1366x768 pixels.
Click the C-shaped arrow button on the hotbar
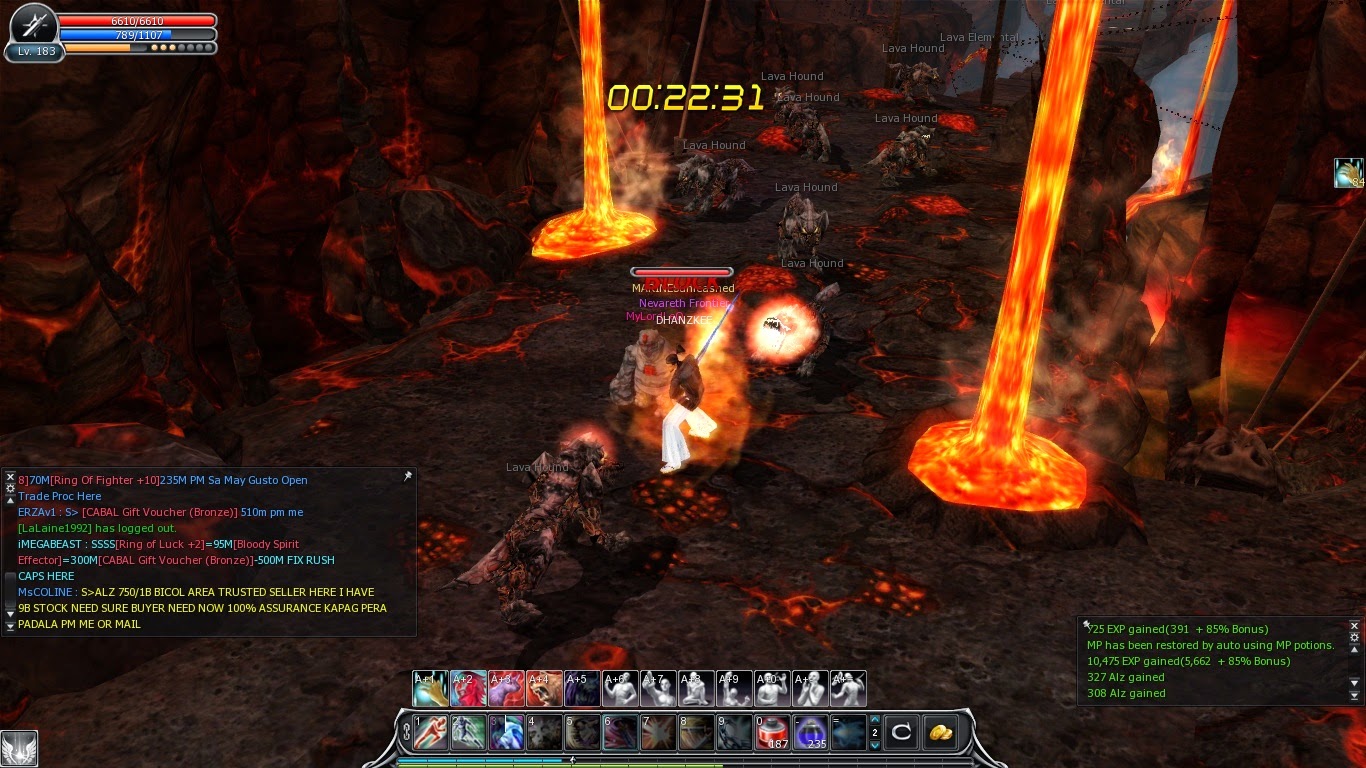point(901,732)
